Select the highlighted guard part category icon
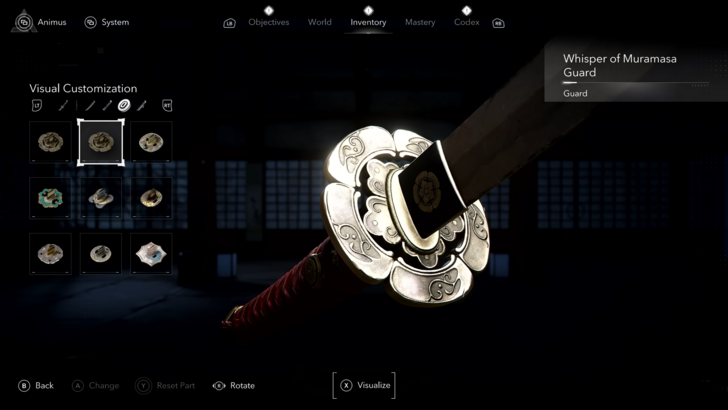The height and width of the screenshot is (410, 728). pos(124,105)
